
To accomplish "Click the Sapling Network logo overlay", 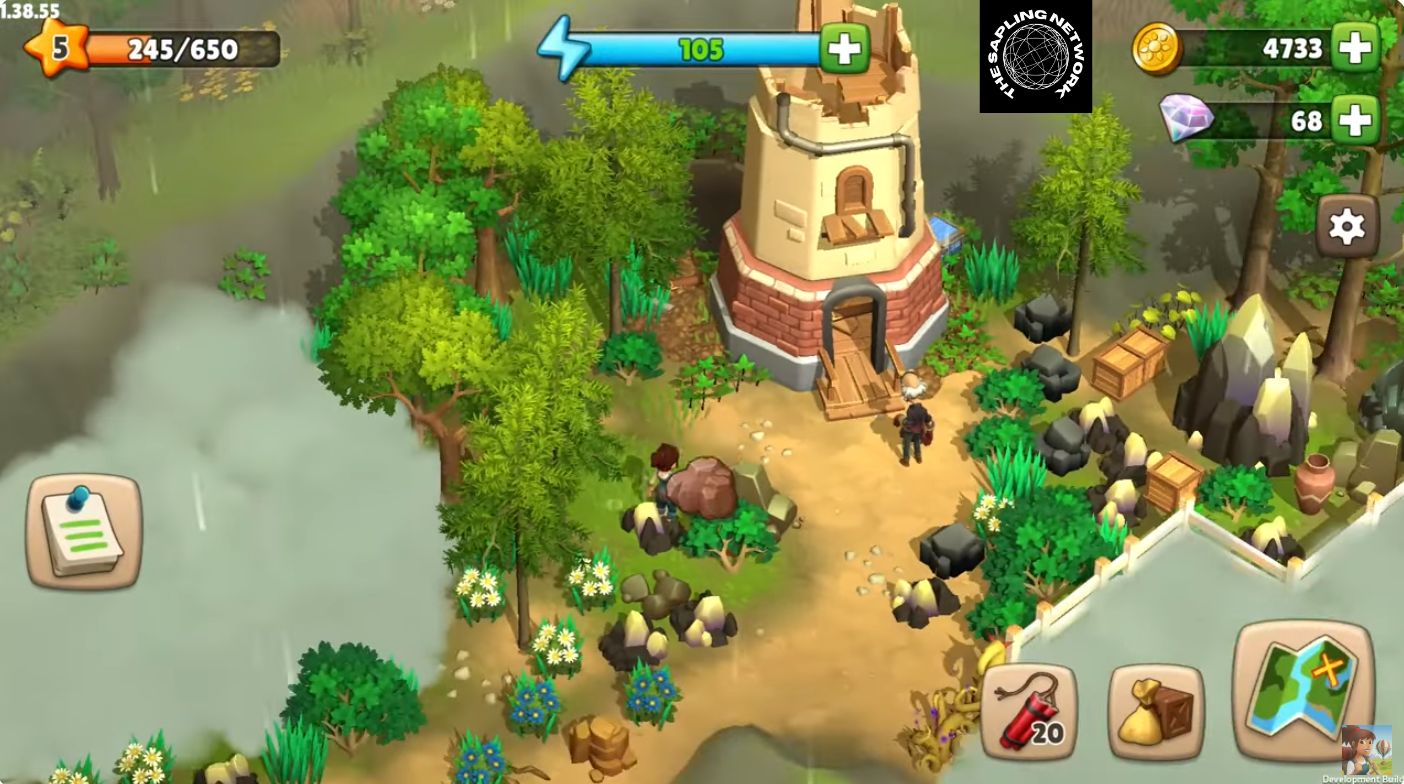I will pos(1035,56).
